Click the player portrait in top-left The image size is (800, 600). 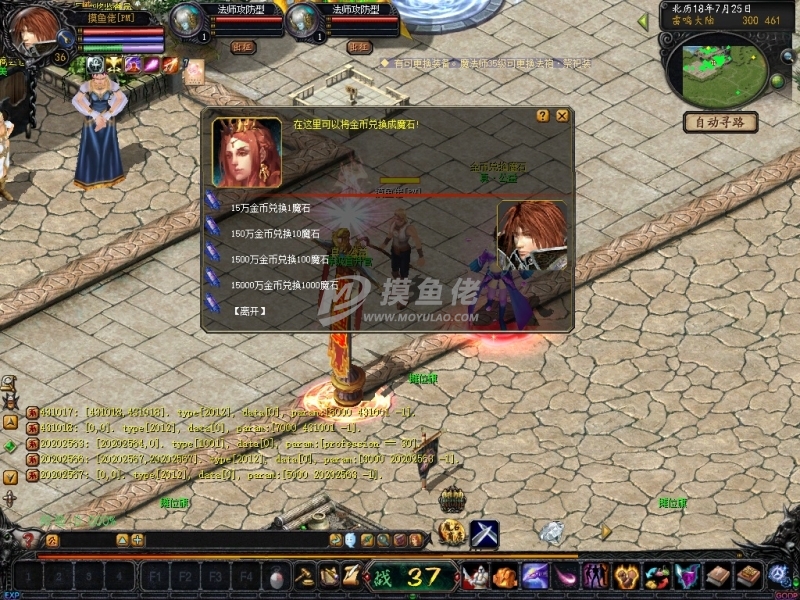click(x=36, y=30)
